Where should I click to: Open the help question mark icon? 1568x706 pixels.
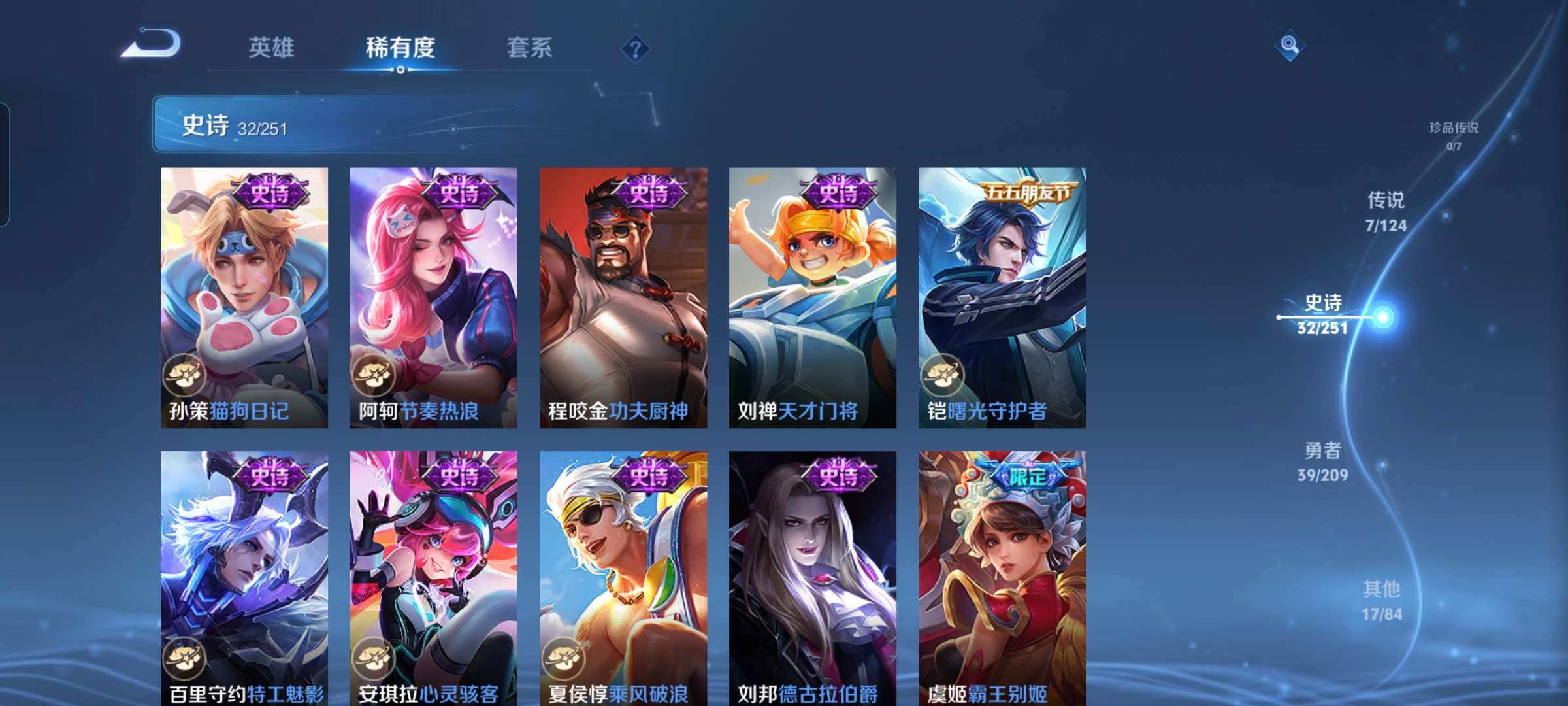pos(636,49)
